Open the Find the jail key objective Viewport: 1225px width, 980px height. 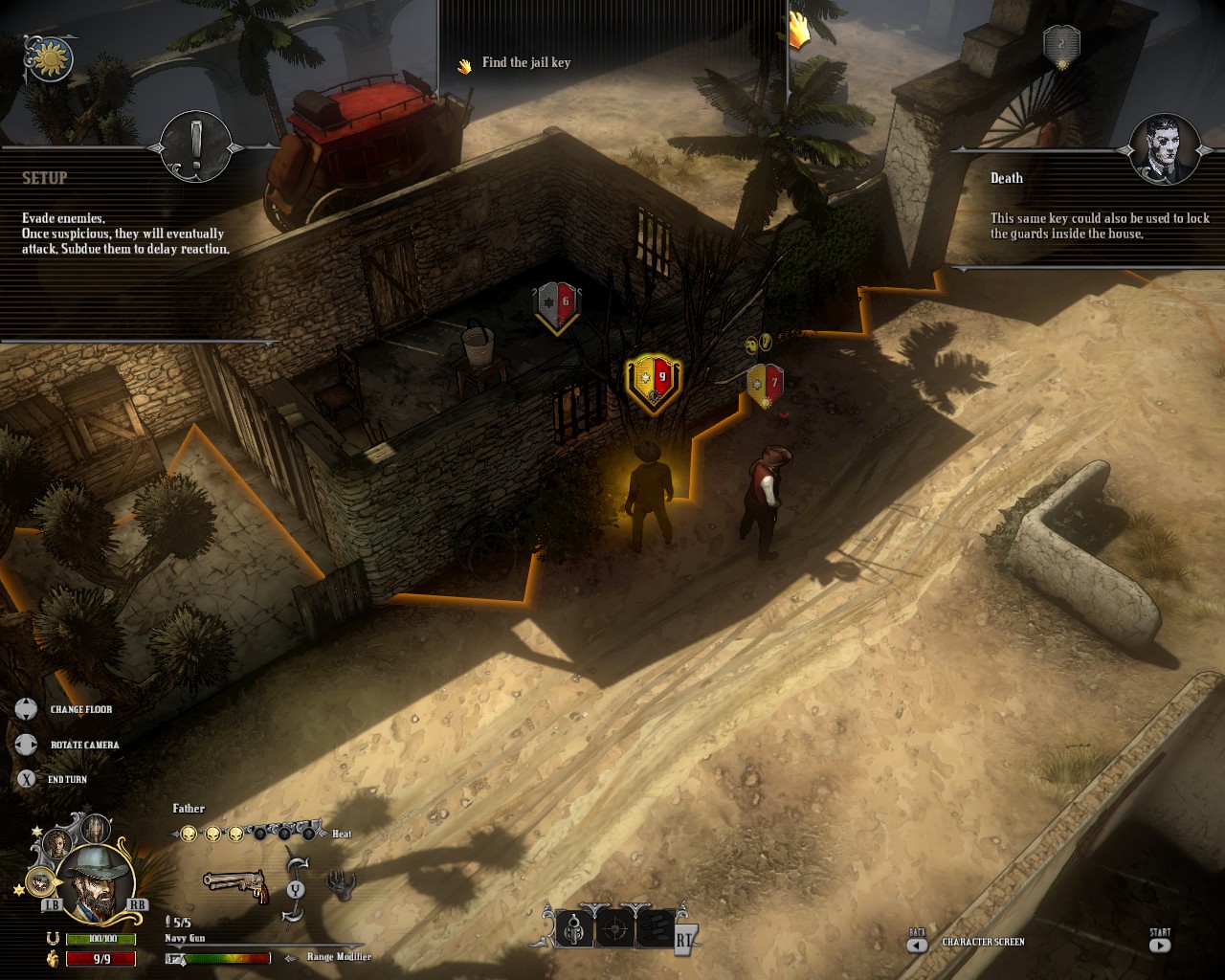(x=525, y=63)
